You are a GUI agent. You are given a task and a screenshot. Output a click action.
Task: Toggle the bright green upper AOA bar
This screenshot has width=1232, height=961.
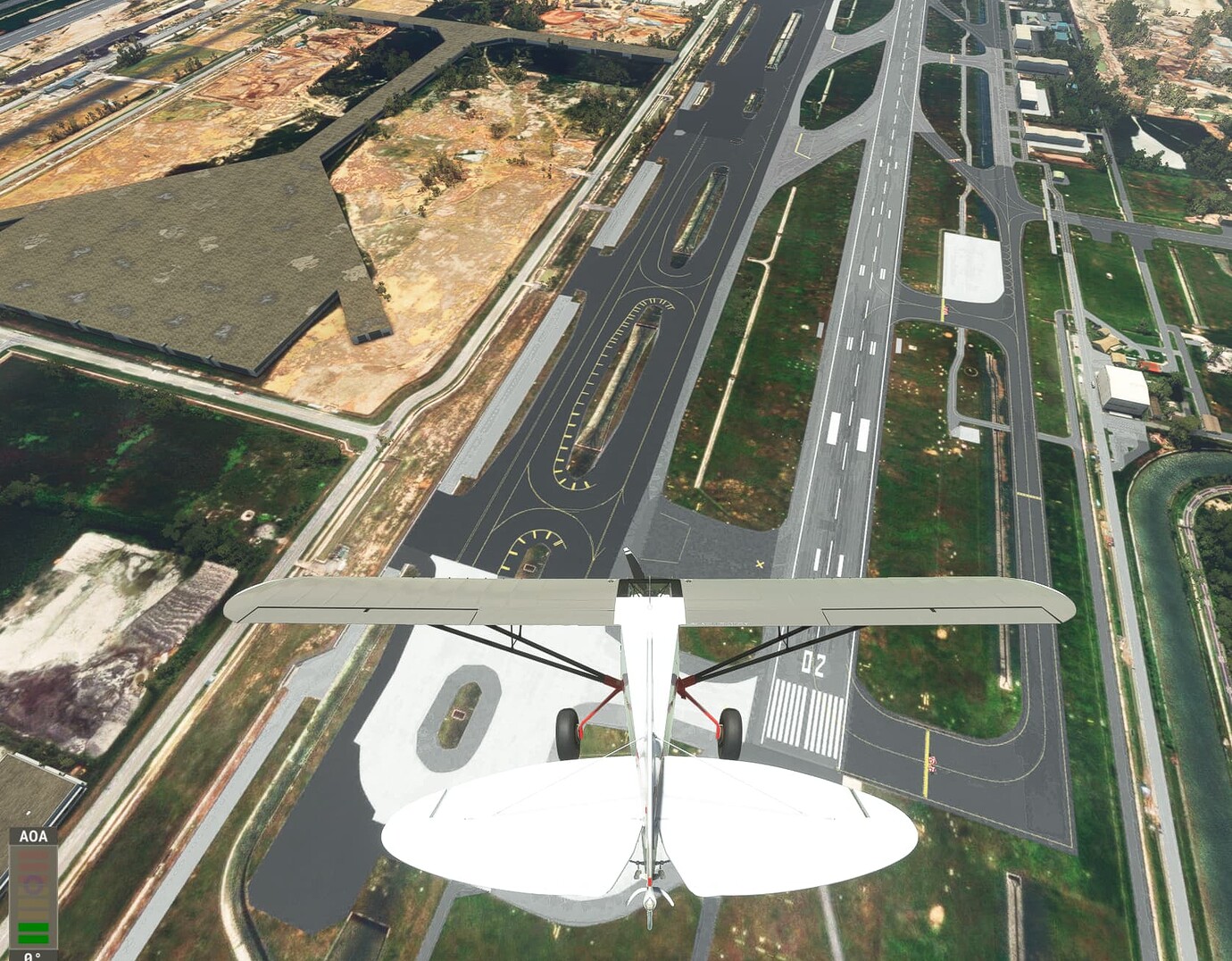33,926
